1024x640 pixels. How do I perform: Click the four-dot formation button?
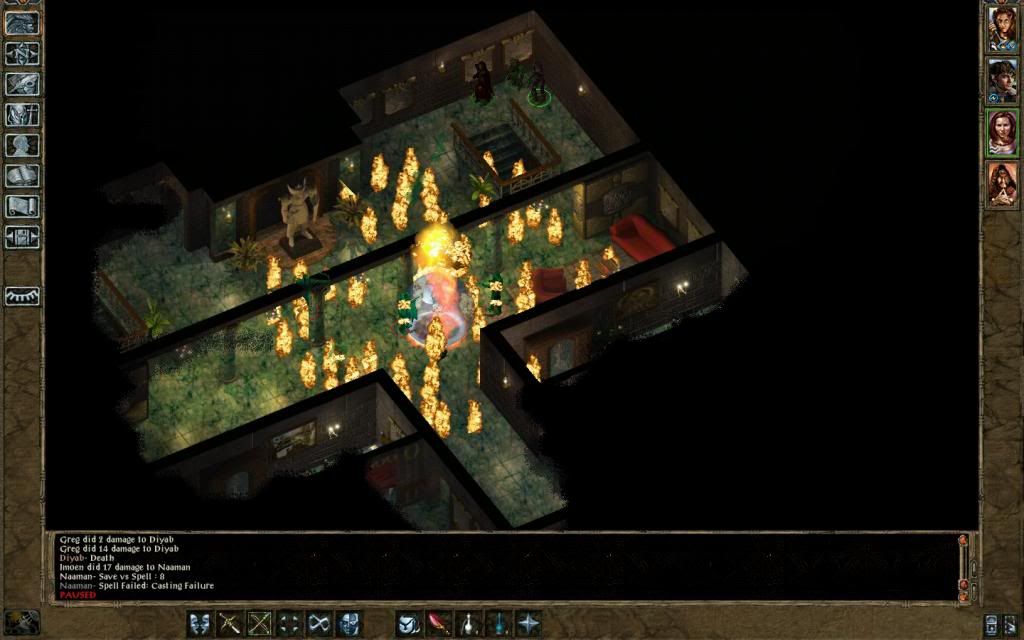tap(289, 622)
